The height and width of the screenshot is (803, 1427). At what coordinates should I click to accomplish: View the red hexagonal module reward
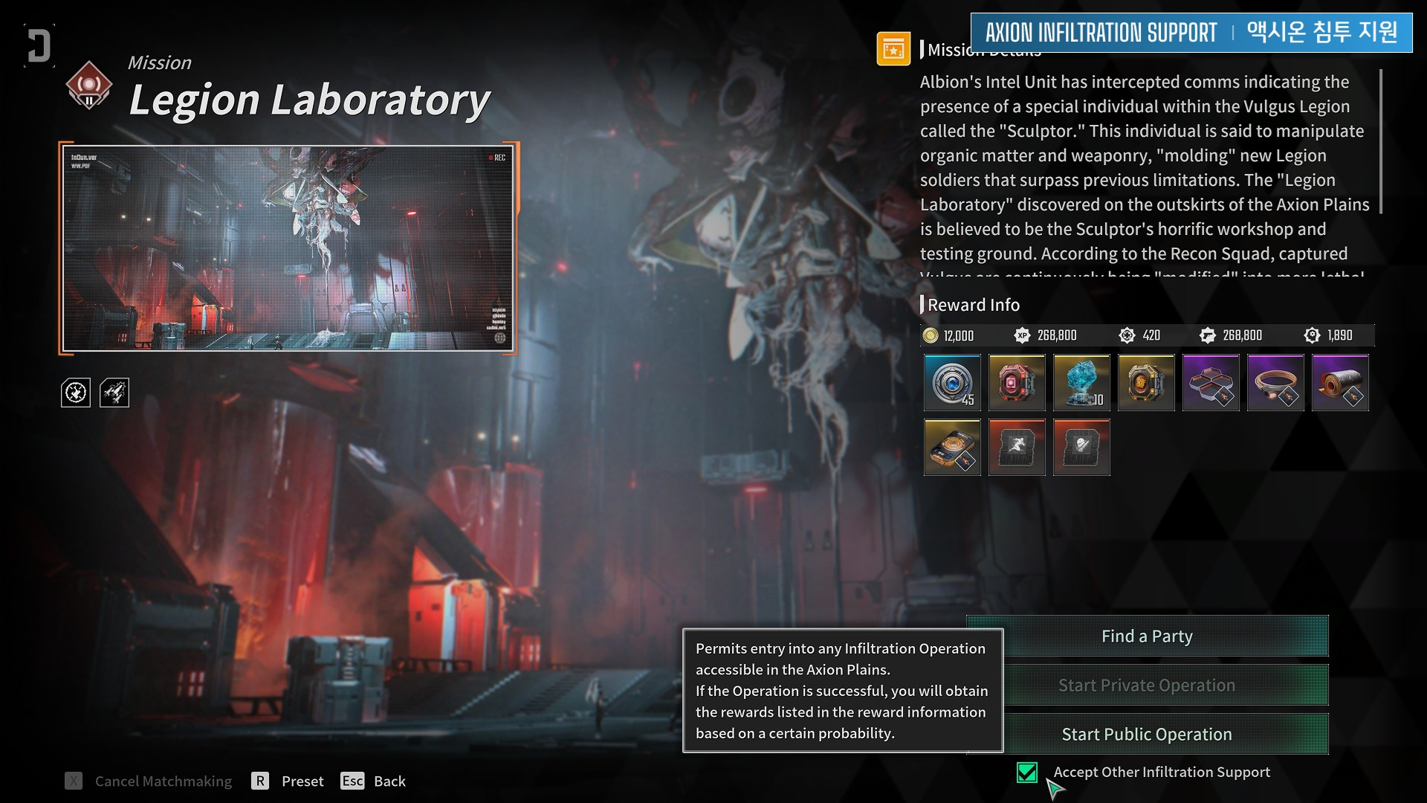click(1017, 382)
